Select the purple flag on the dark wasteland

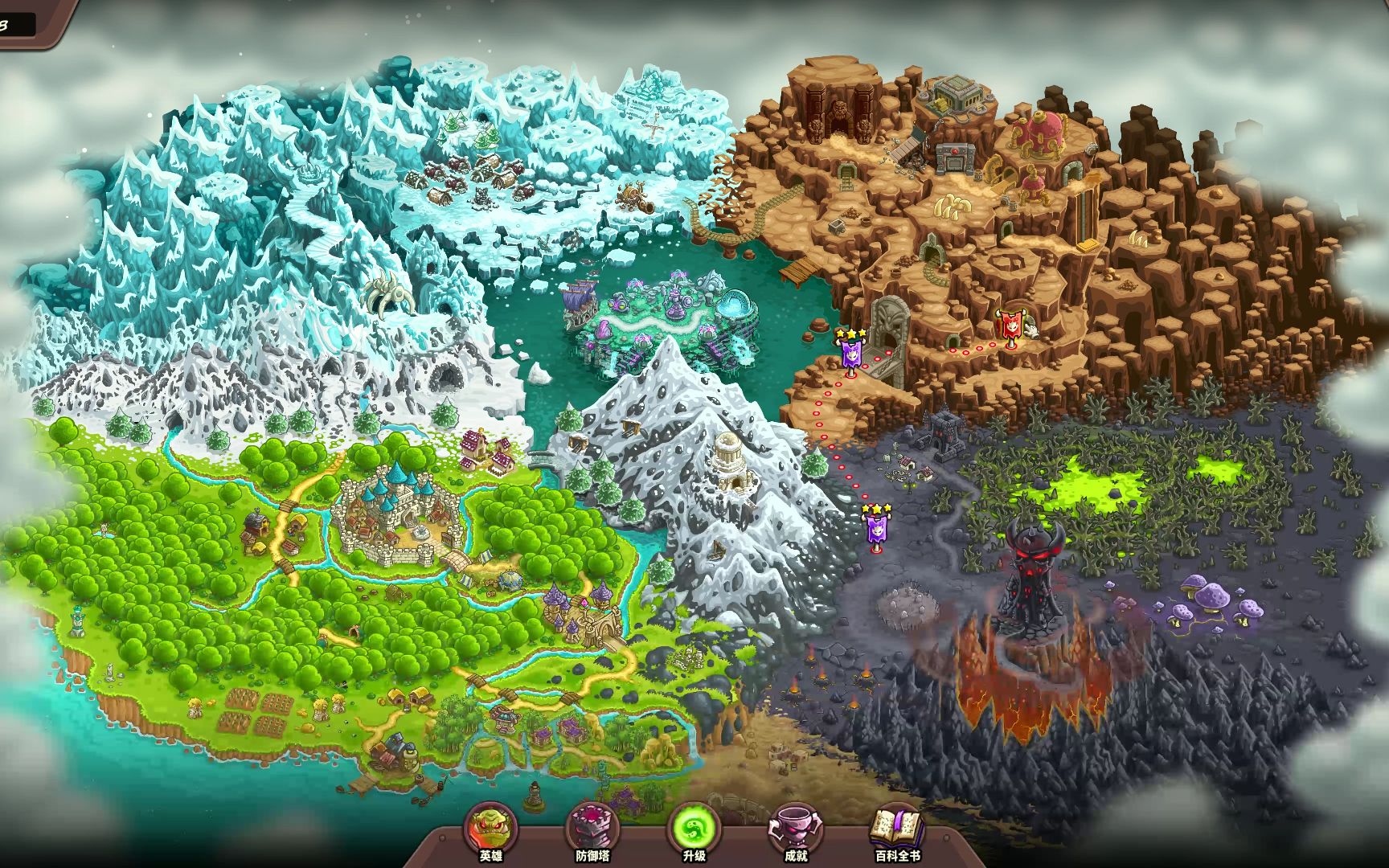tap(876, 529)
